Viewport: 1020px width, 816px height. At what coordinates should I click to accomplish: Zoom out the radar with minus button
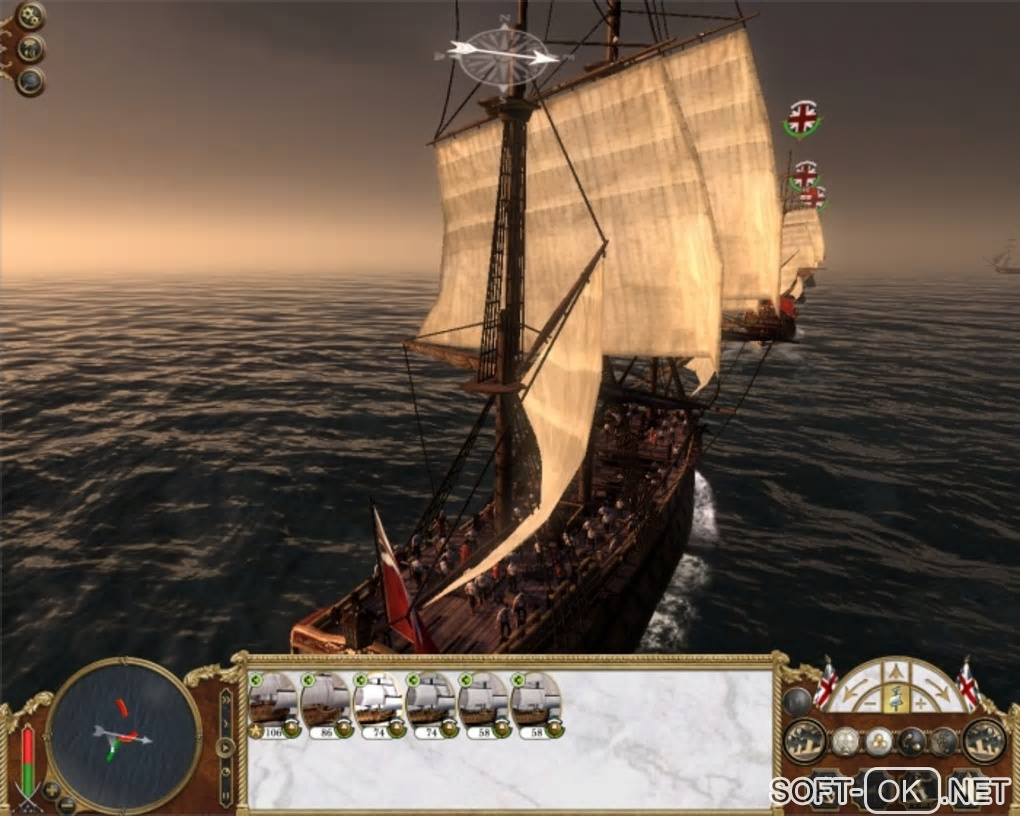click(66, 803)
